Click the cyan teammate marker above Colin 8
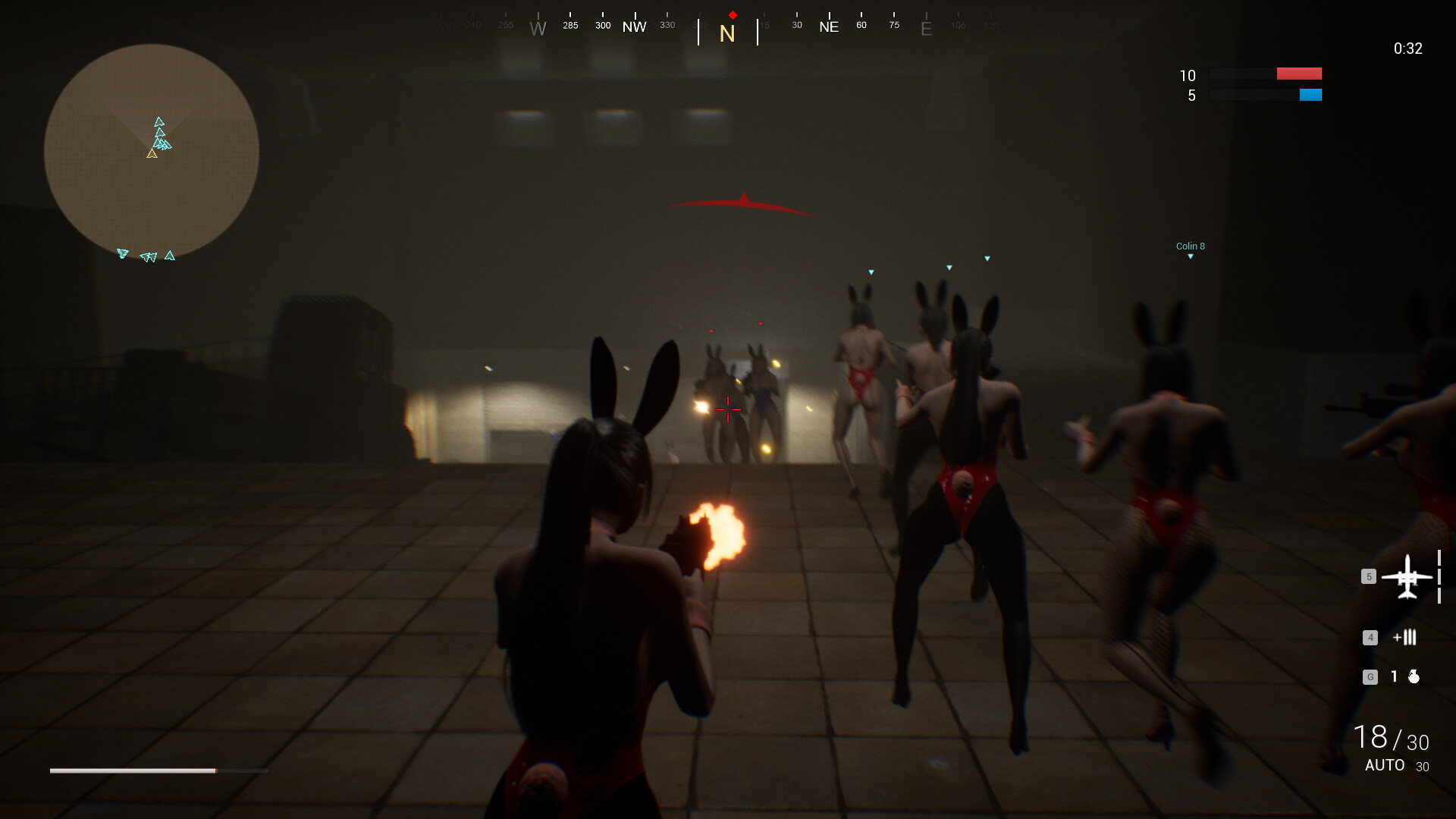The width and height of the screenshot is (1456, 819). 1191,256
